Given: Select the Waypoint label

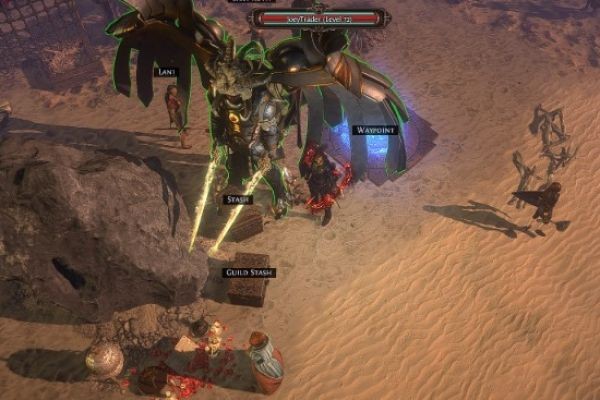Looking at the screenshot, I should click(375, 130).
